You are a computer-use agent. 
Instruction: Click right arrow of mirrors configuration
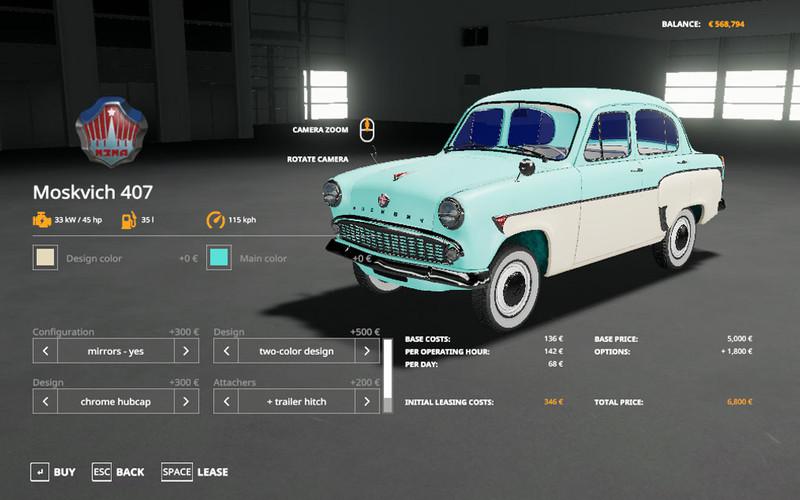coord(185,351)
